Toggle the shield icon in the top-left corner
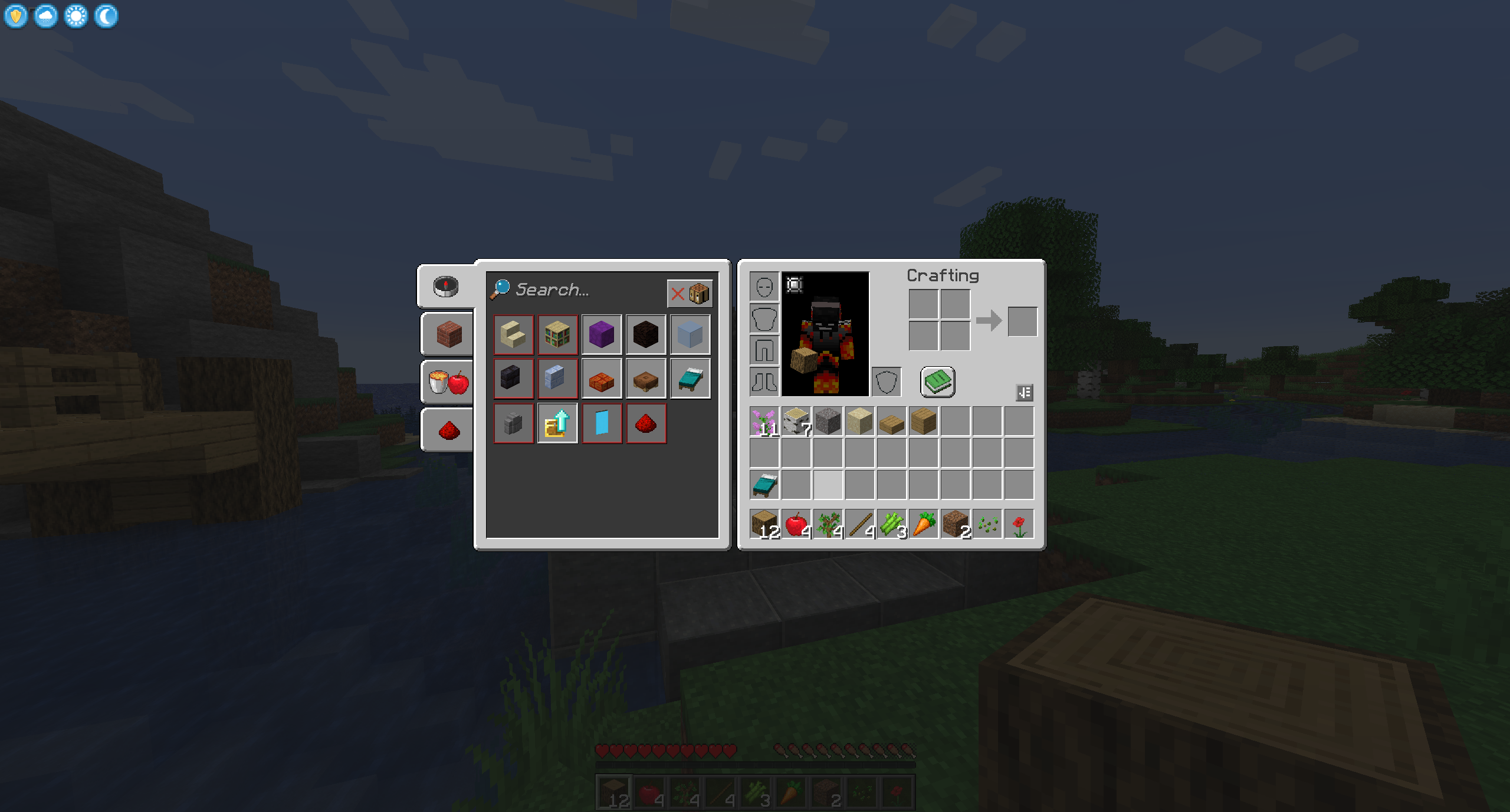Image resolution: width=1510 pixels, height=812 pixels. click(15, 15)
